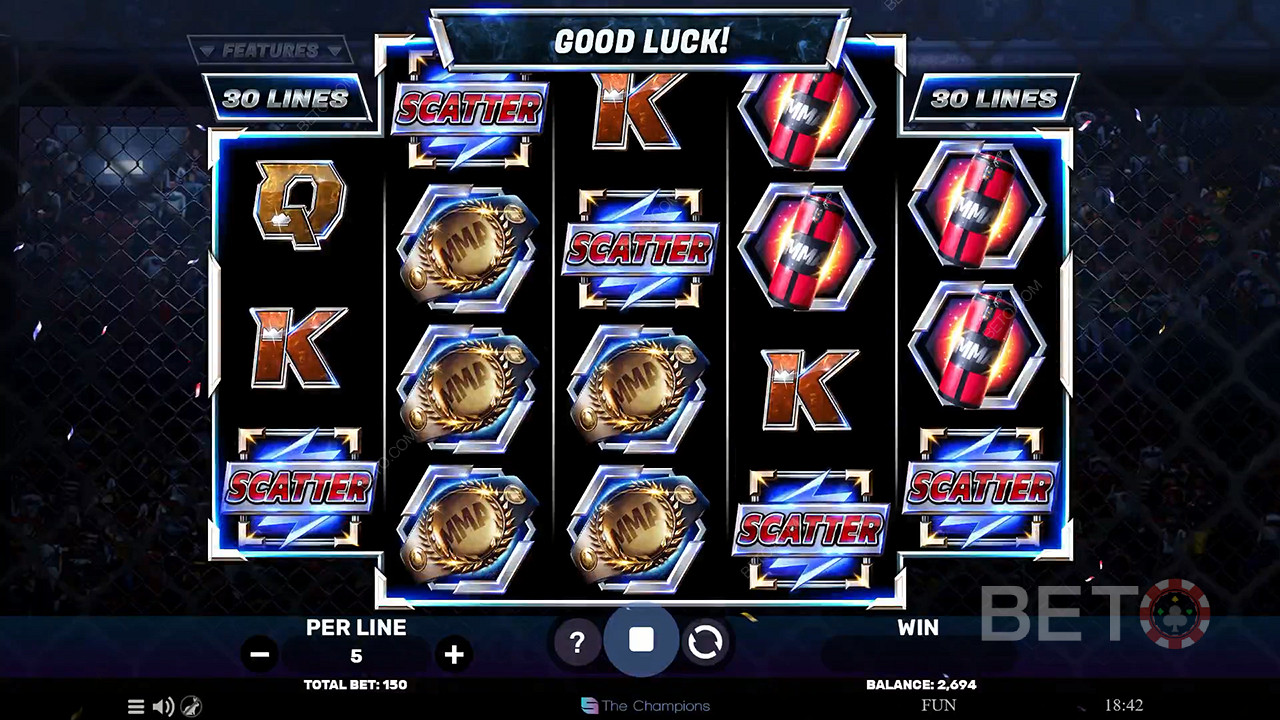Toggle the sound speaker icon
The image size is (1280, 720).
pos(163,706)
